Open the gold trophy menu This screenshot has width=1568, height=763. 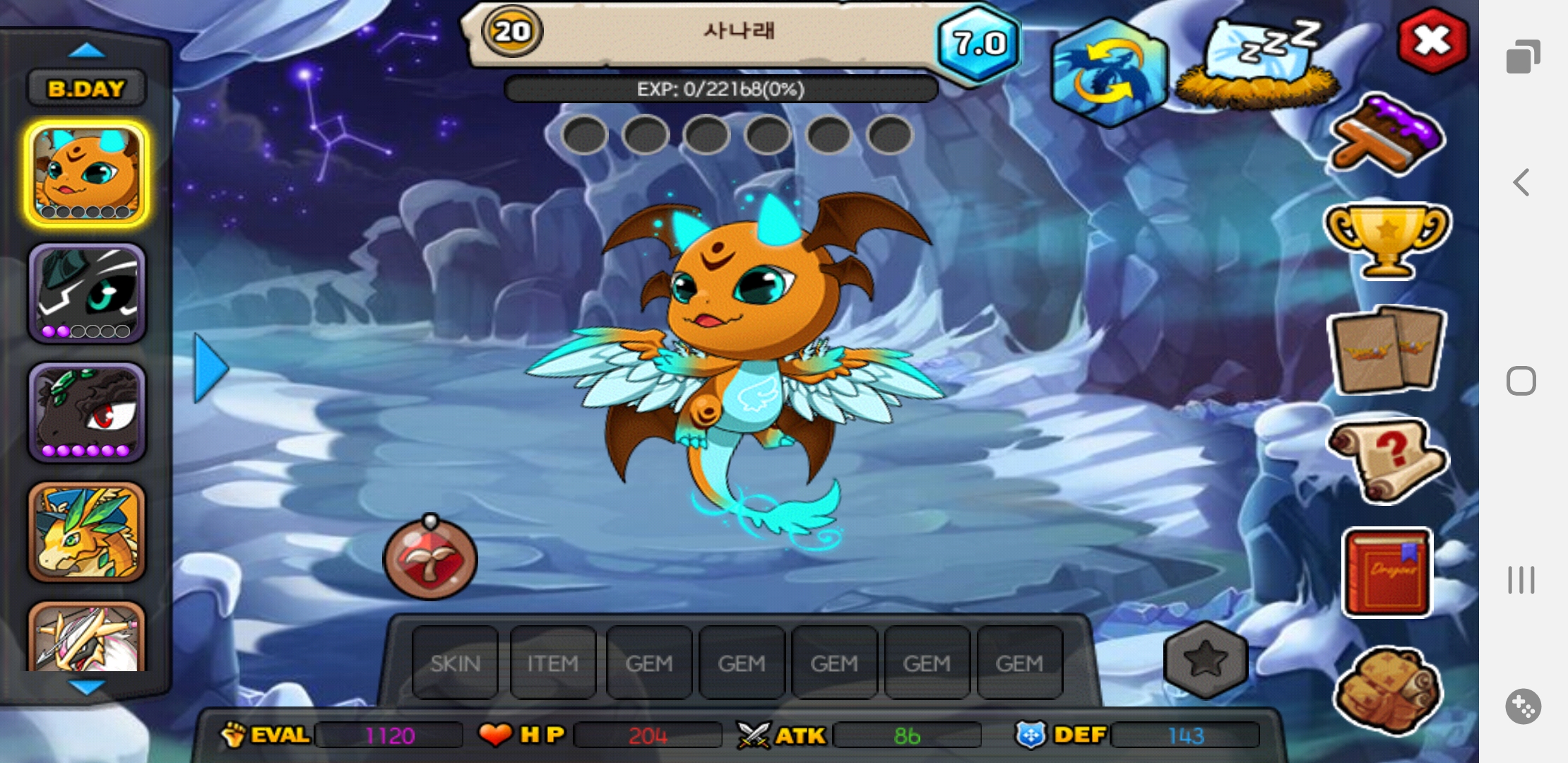pos(1386,240)
